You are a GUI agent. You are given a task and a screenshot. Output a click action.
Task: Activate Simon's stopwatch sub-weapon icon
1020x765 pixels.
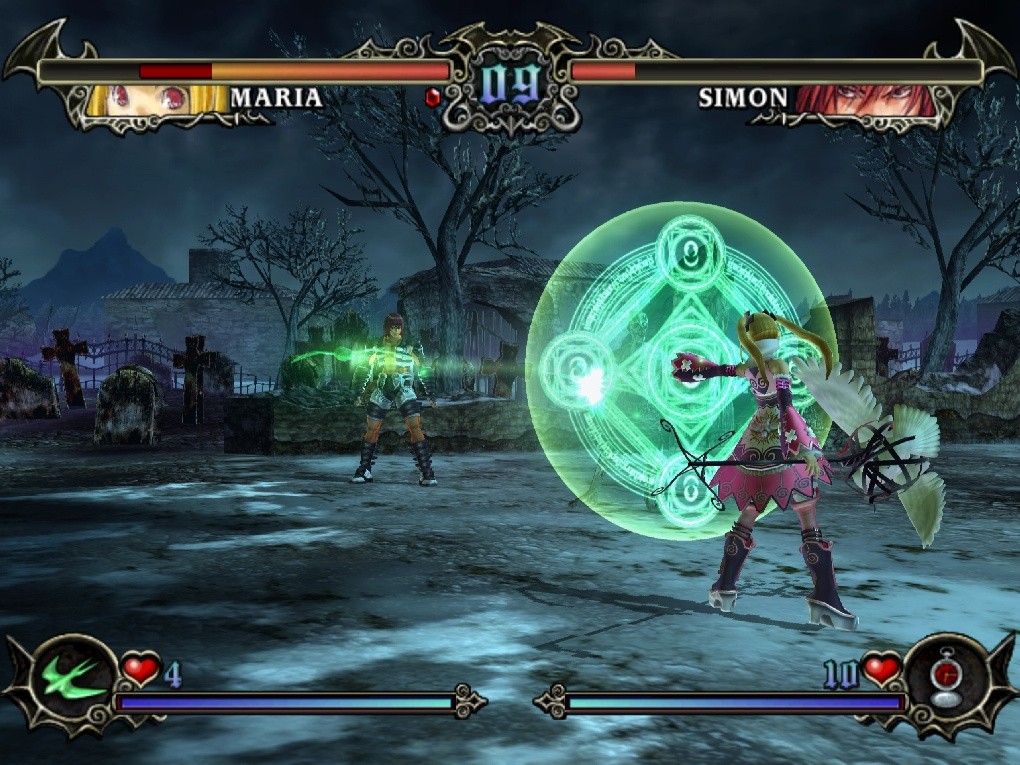941,681
